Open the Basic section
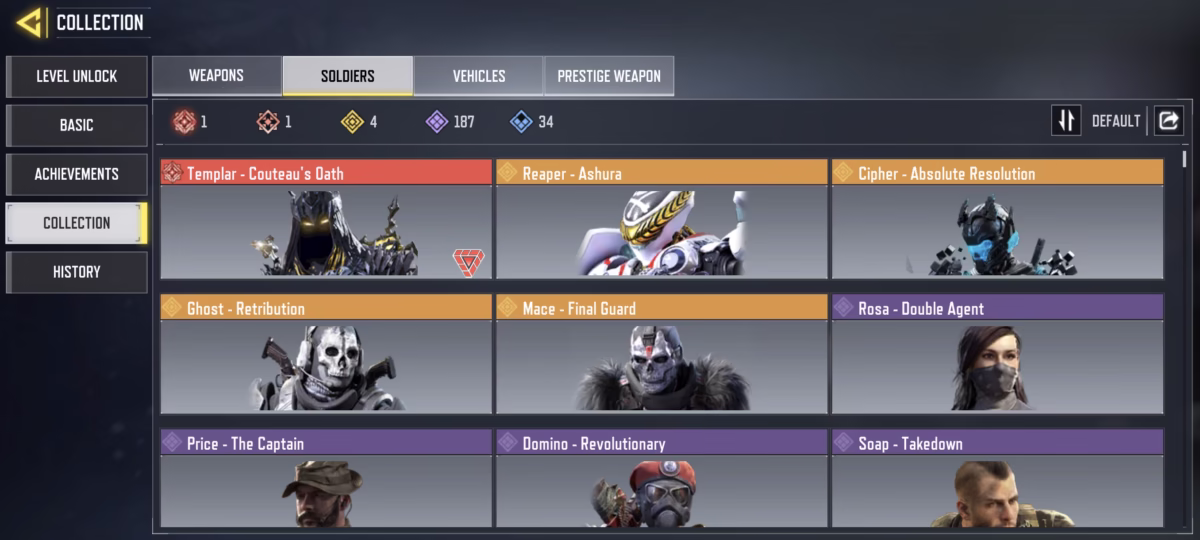 pyautogui.click(x=77, y=125)
